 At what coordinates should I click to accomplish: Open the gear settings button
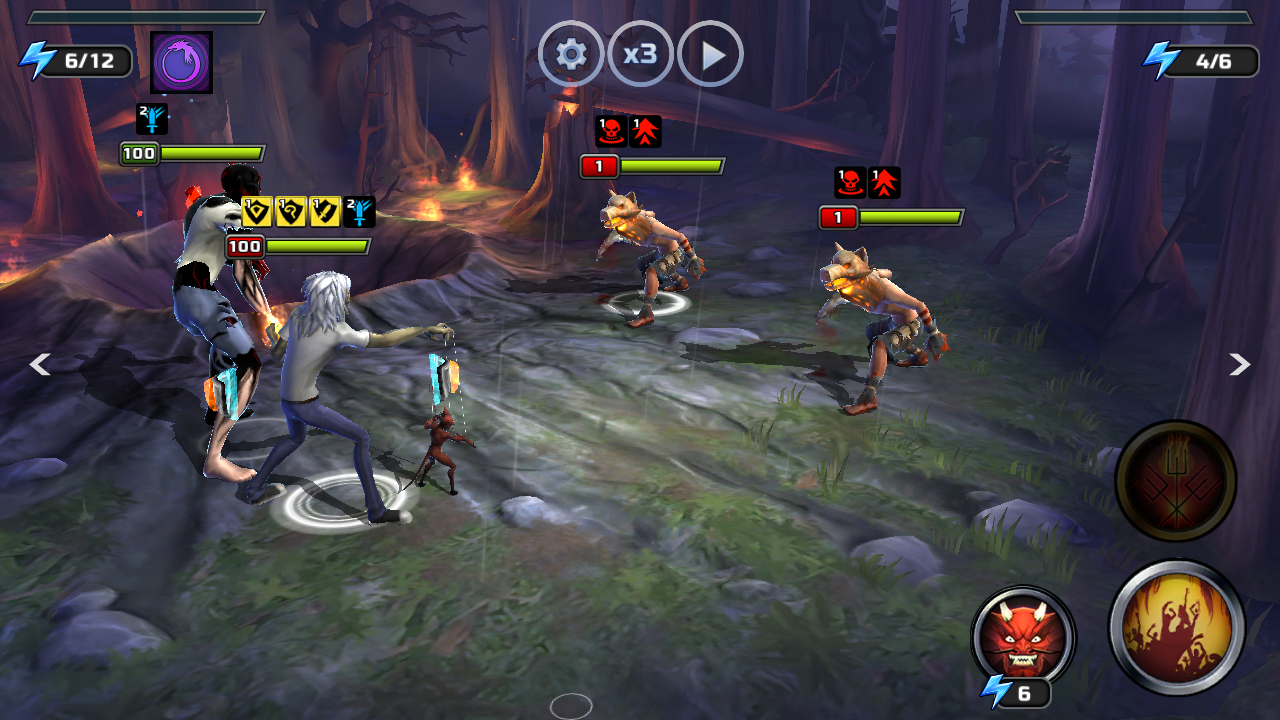click(571, 54)
